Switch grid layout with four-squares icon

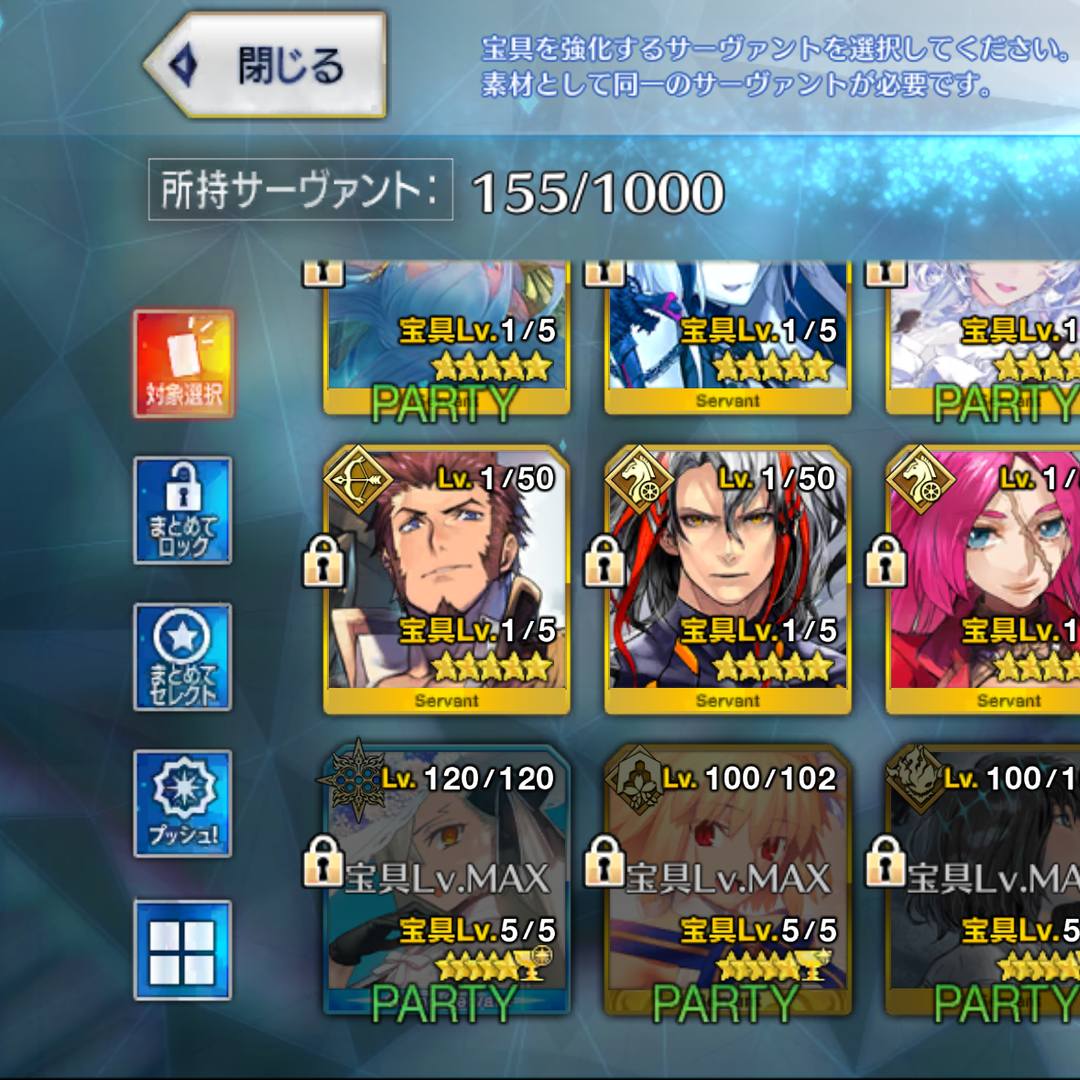point(183,950)
